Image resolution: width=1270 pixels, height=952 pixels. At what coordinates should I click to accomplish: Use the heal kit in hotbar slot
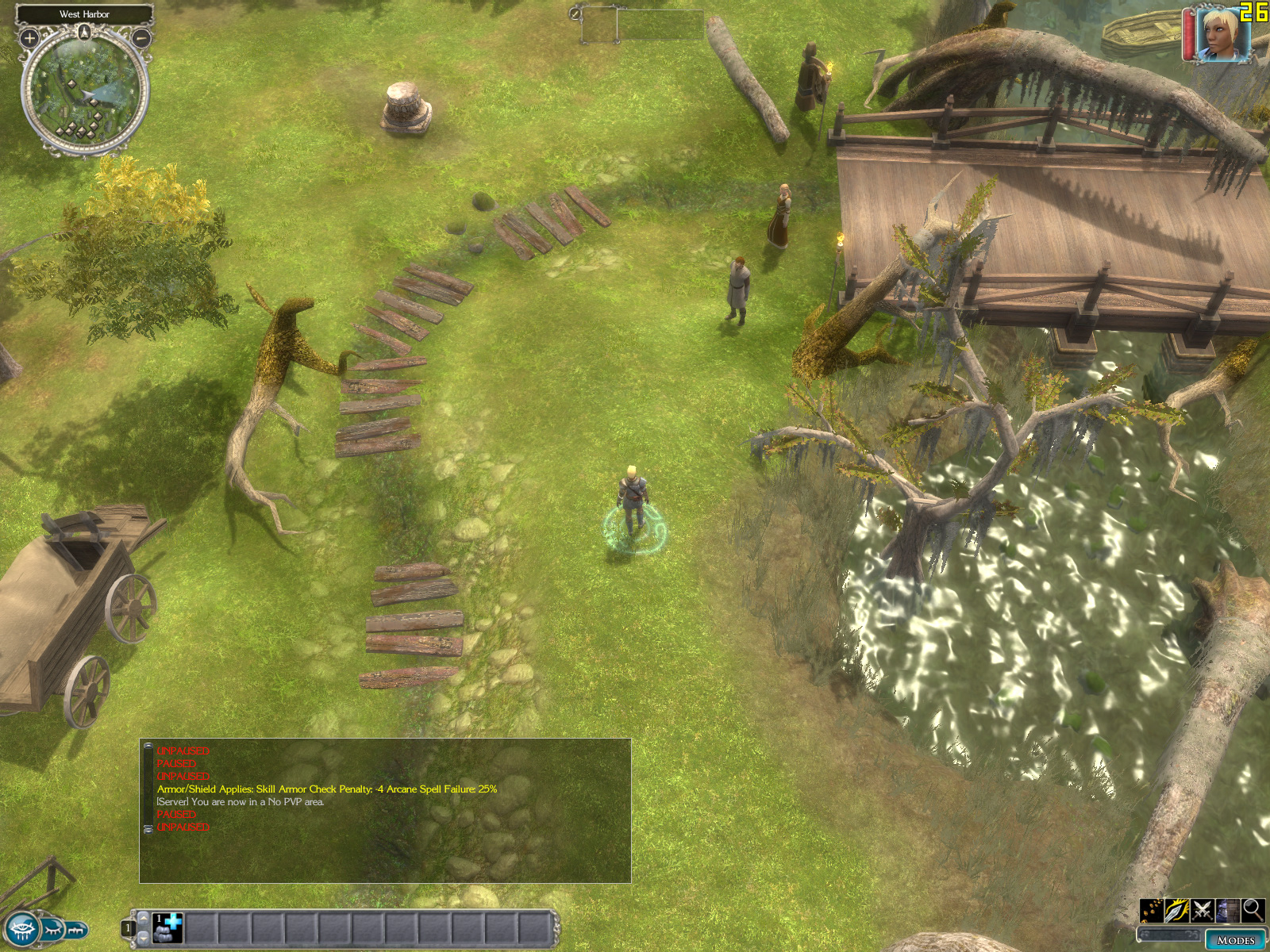pos(168,927)
